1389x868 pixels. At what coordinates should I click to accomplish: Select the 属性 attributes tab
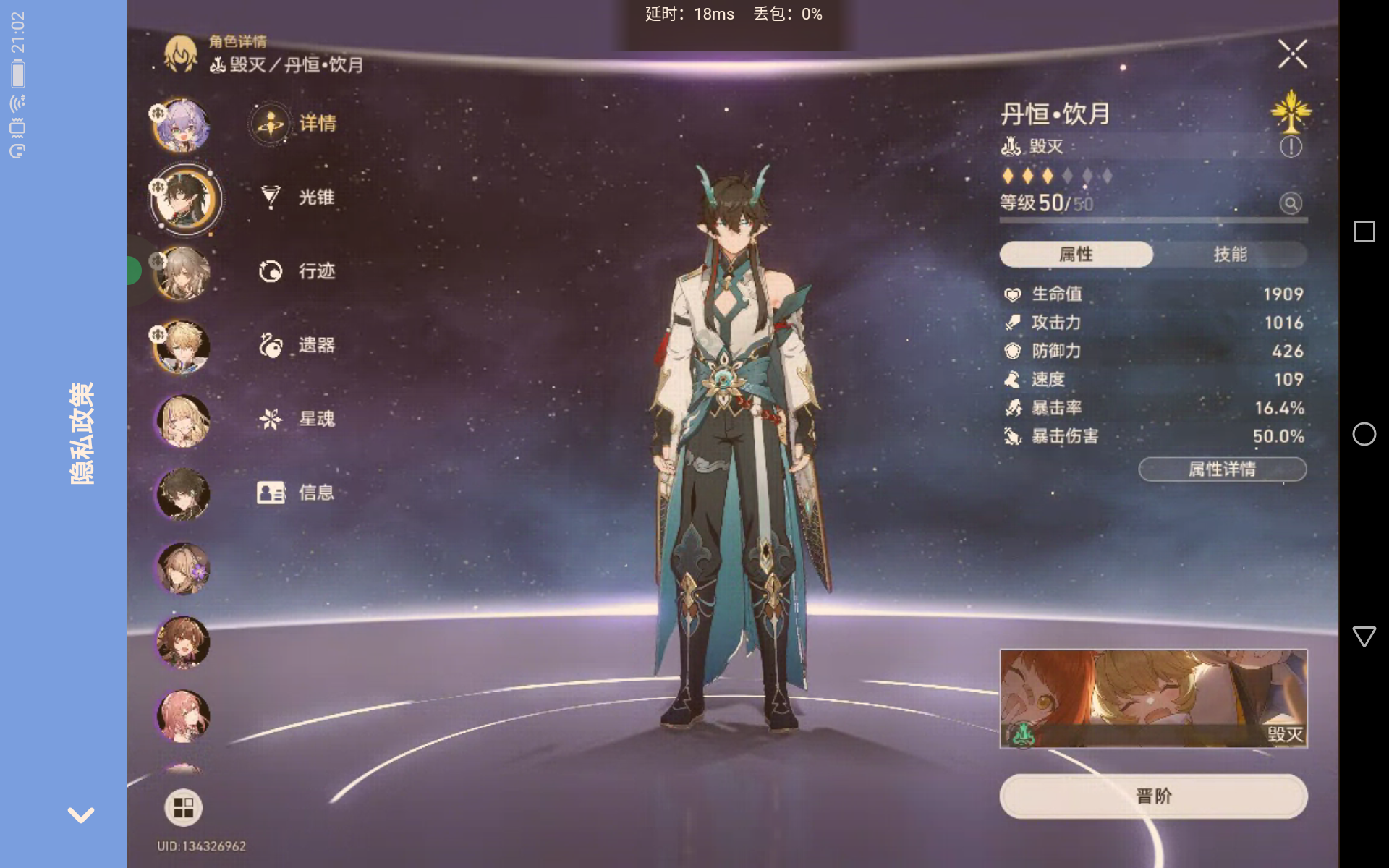click(1076, 254)
